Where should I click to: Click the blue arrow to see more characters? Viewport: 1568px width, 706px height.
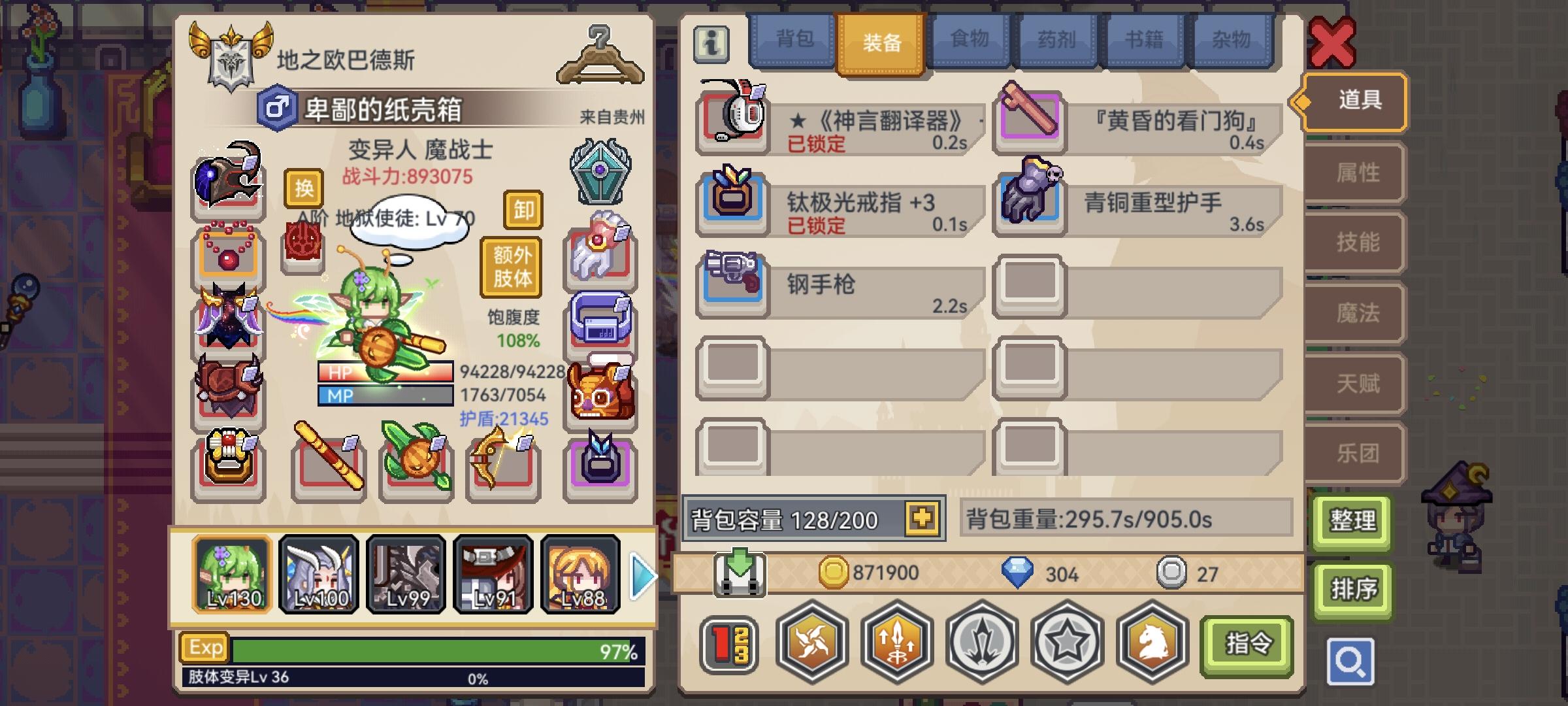click(642, 575)
